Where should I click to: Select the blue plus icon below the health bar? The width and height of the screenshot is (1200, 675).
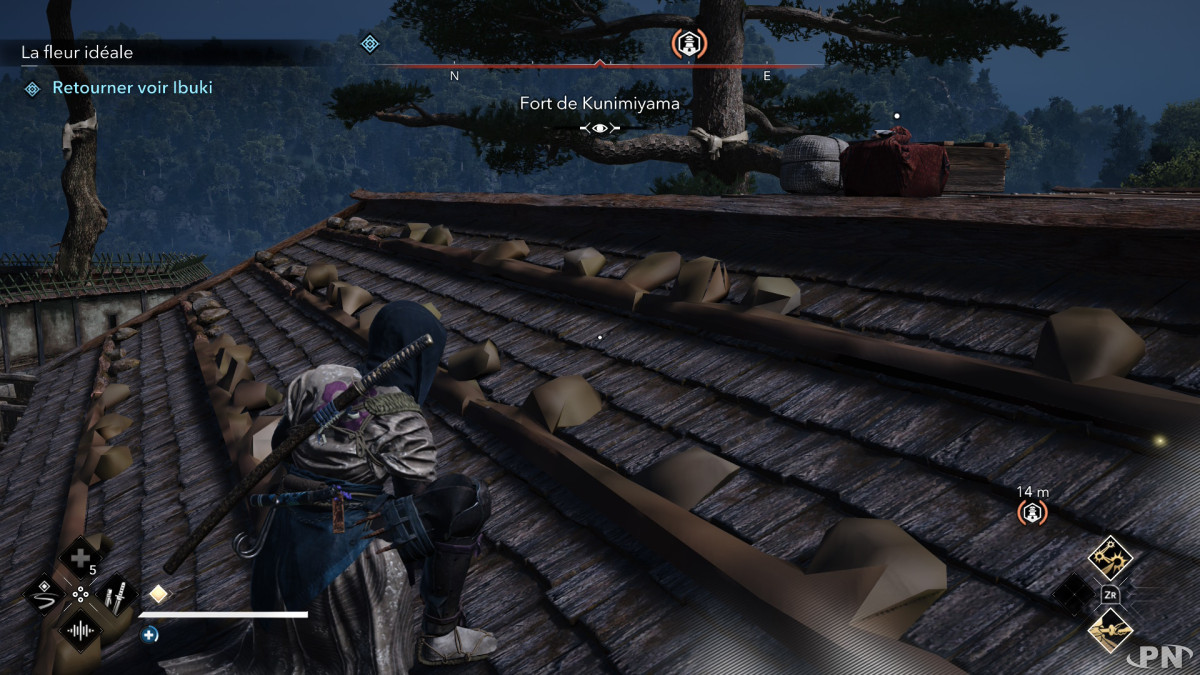(150, 634)
